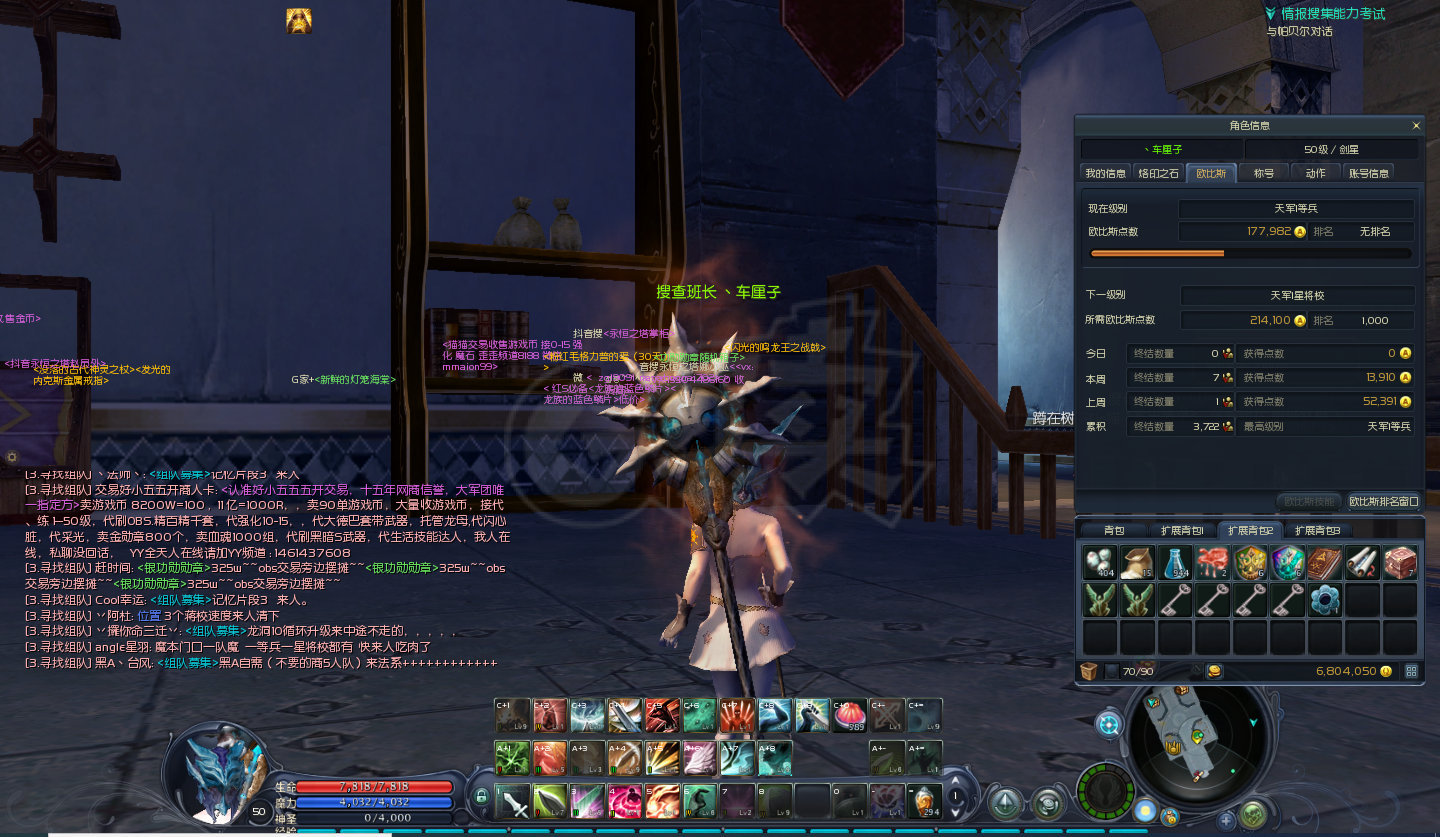Viewport: 1440px width, 837px height.
Task: Switch to the 背包 main bag tab
Action: pyautogui.click(x=1114, y=530)
